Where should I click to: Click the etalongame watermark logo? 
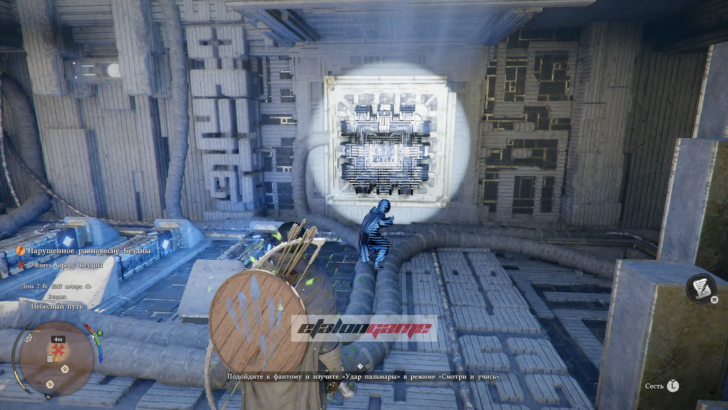(364, 328)
